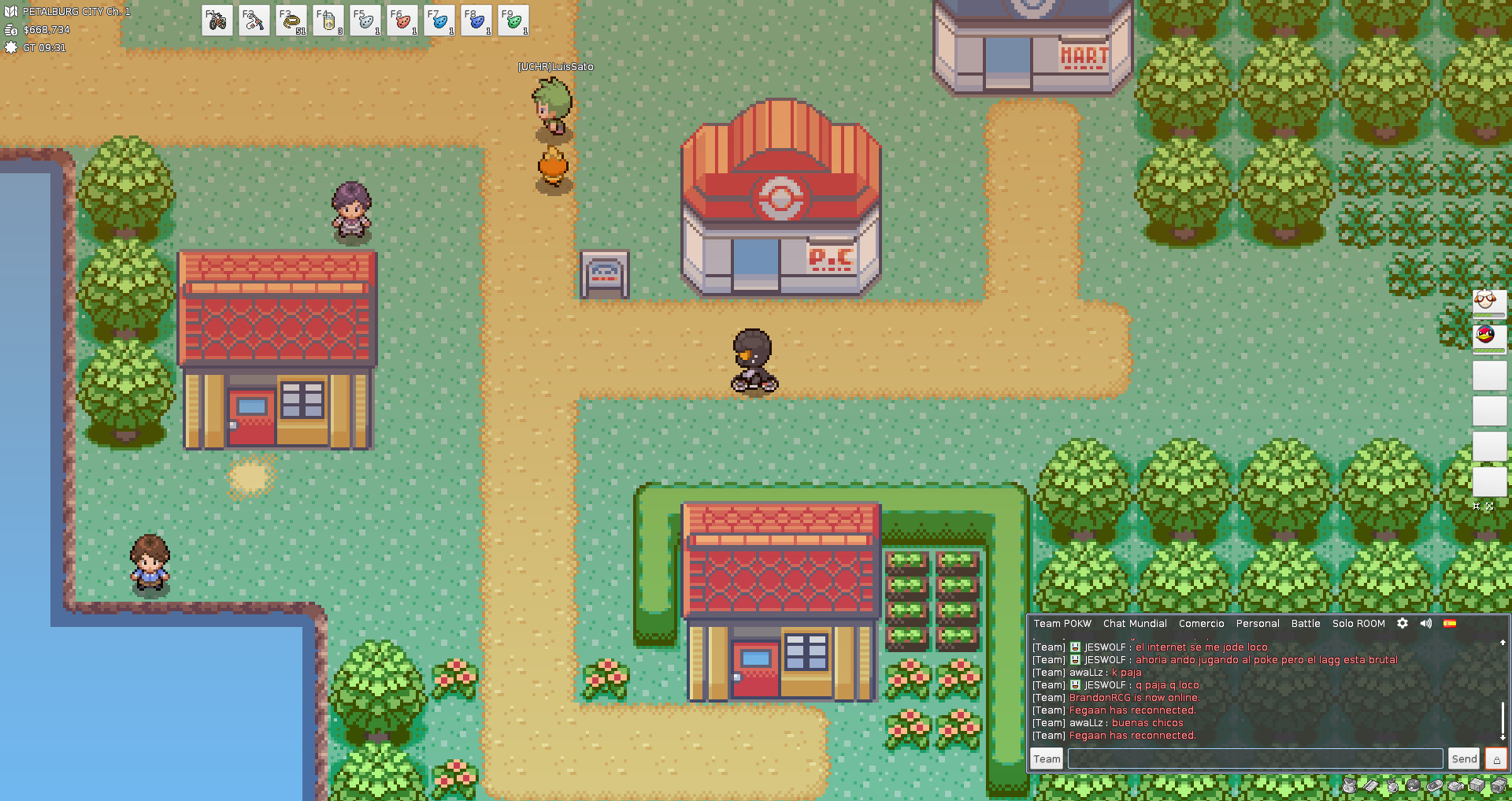Select the red bird Pokémon party slot
The height and width of the screenshot is (801, 1512).
click(1488, 337)
